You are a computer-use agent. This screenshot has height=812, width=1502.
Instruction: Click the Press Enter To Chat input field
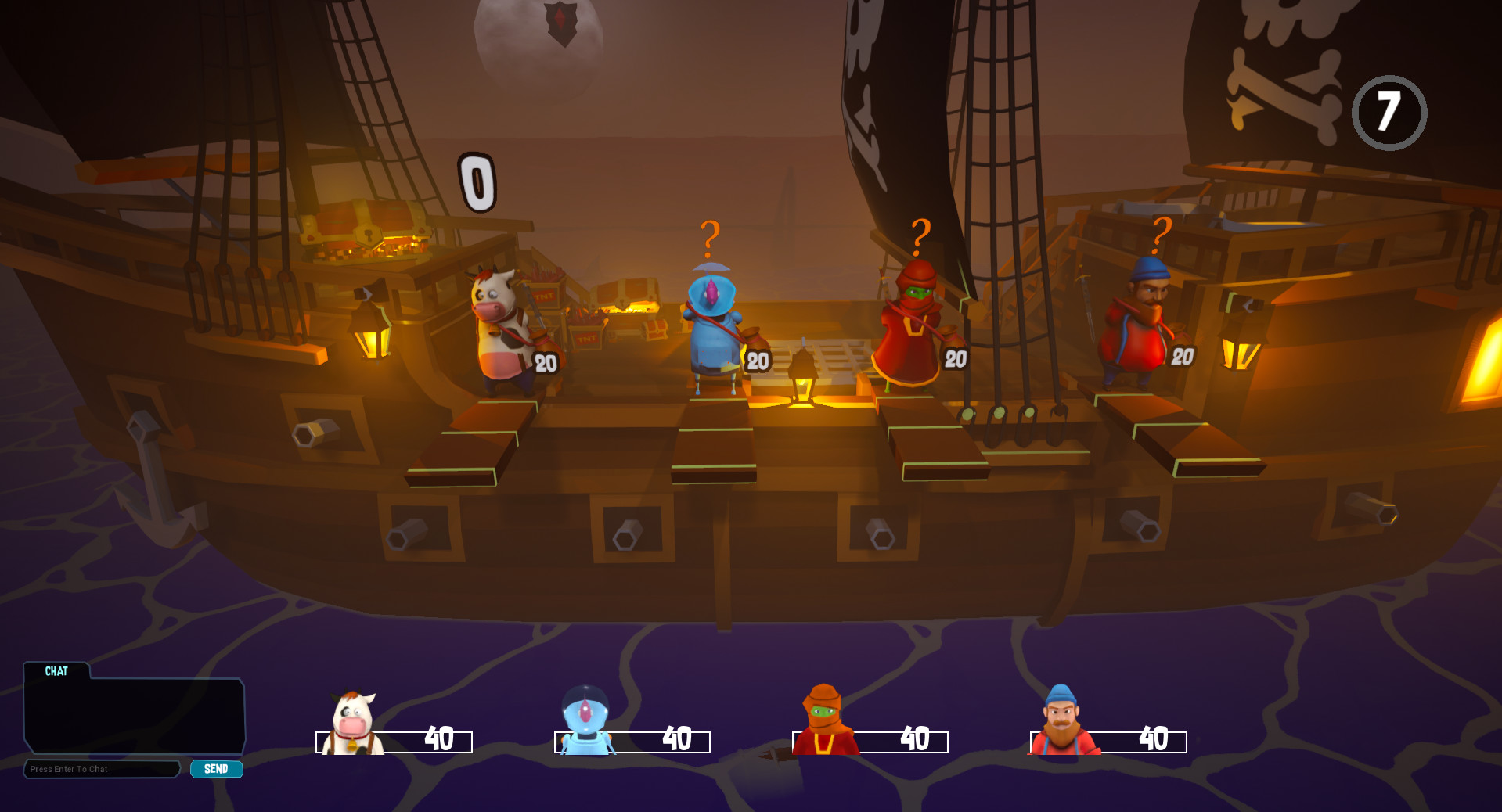102,769
